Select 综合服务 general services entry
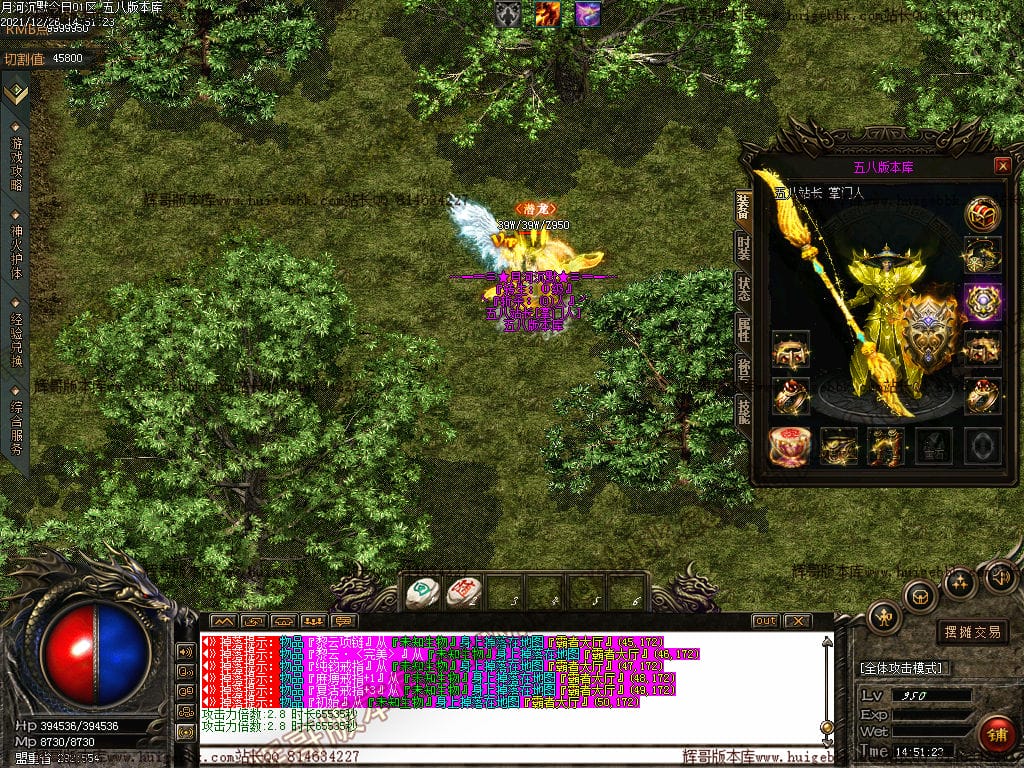Screen dimensions: 1024x768 point(16,421)
